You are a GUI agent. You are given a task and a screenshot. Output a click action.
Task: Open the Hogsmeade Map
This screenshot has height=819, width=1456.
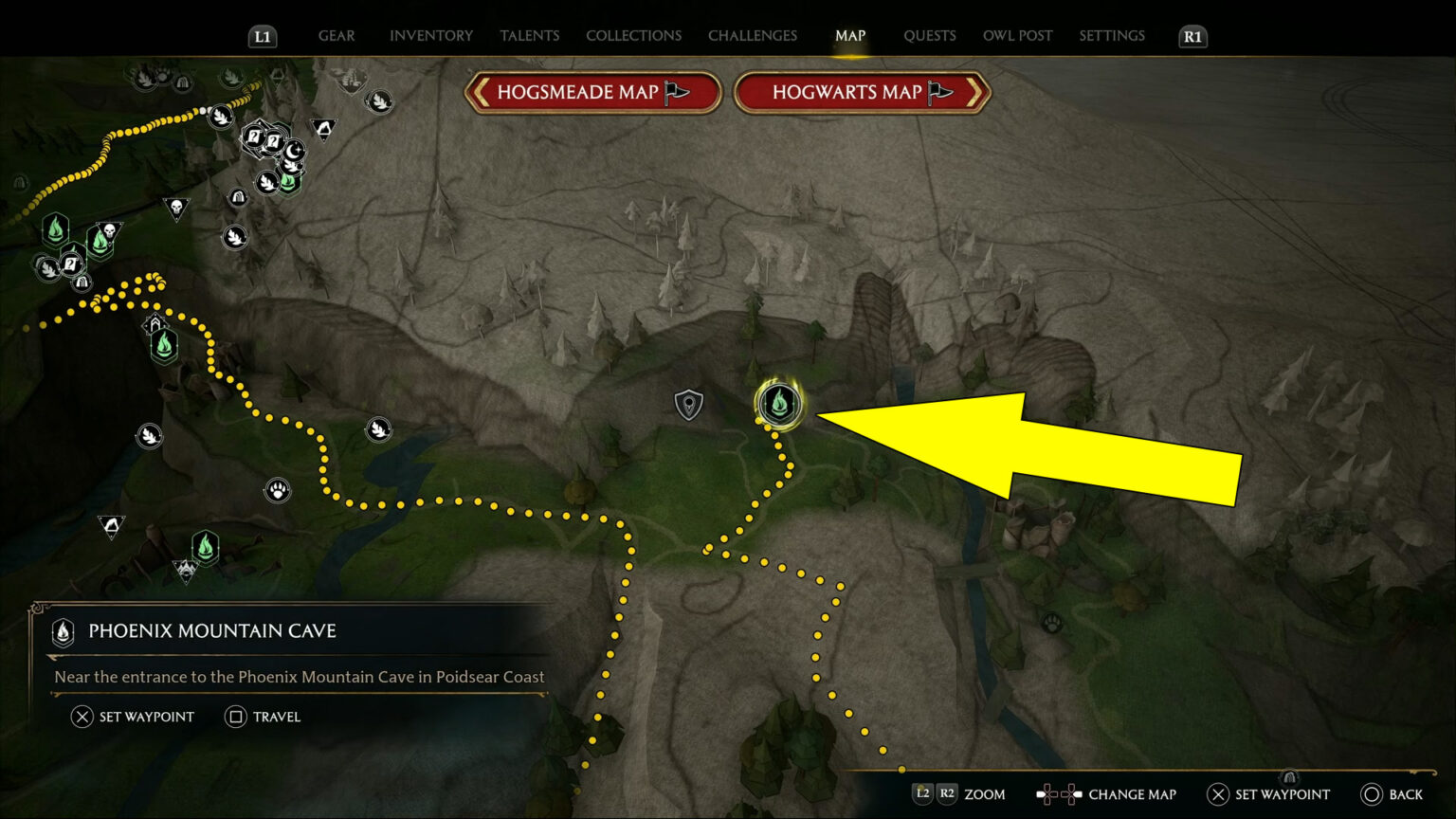pyautogui.click(x=593, y=92)
